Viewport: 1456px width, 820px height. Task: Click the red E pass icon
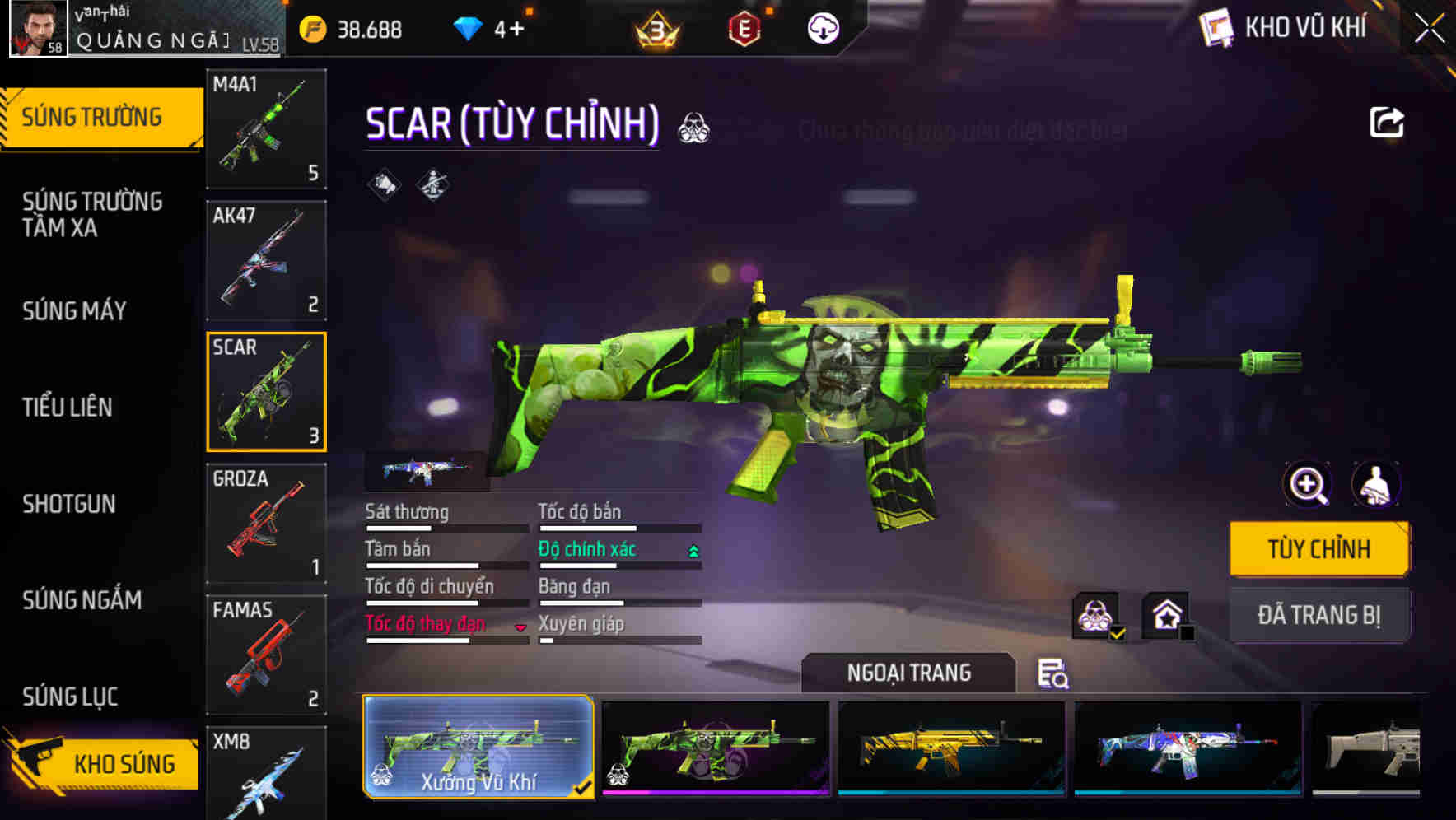tap(742, 30)
